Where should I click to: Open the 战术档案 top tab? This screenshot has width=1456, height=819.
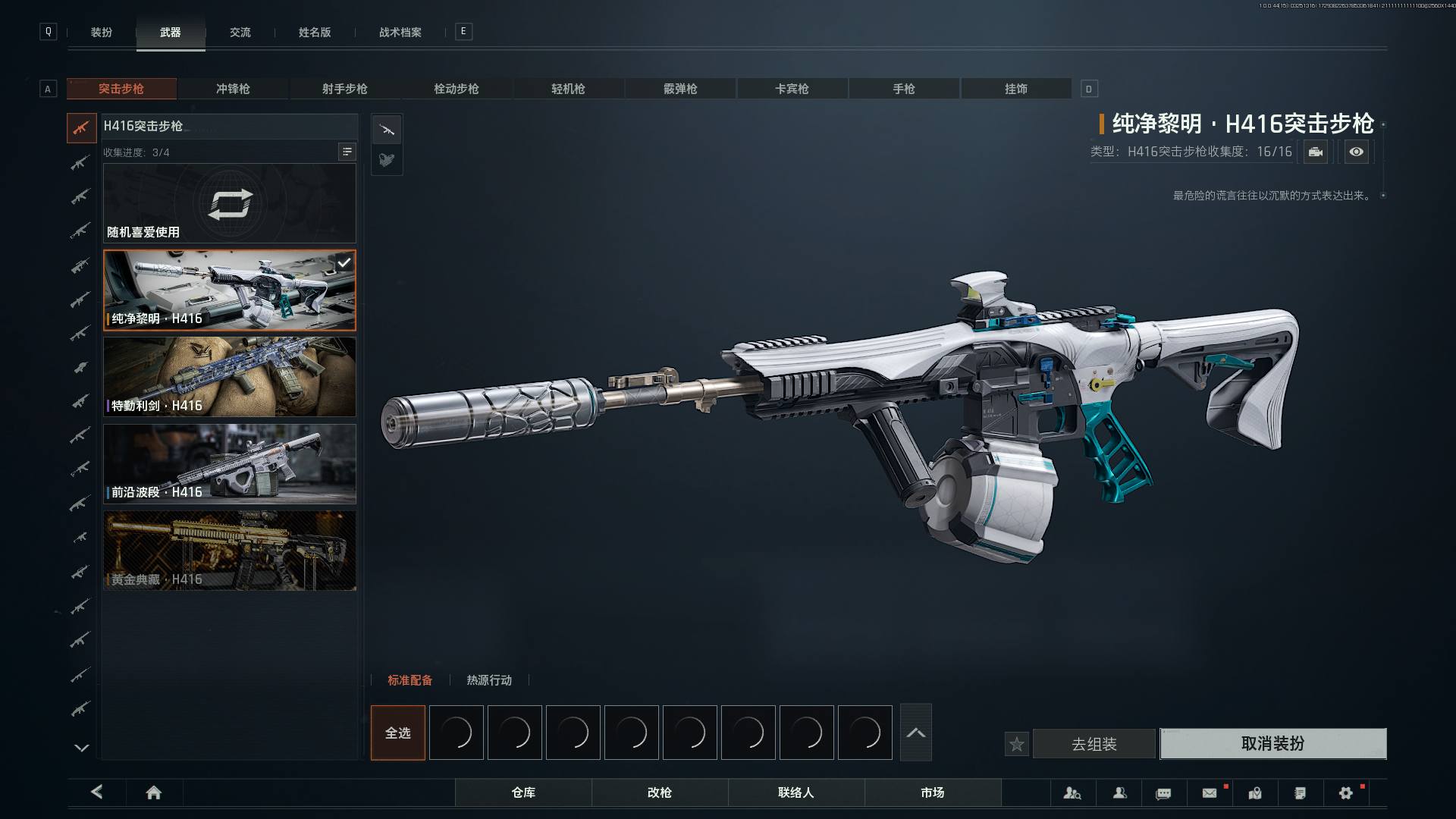[400, 33]
